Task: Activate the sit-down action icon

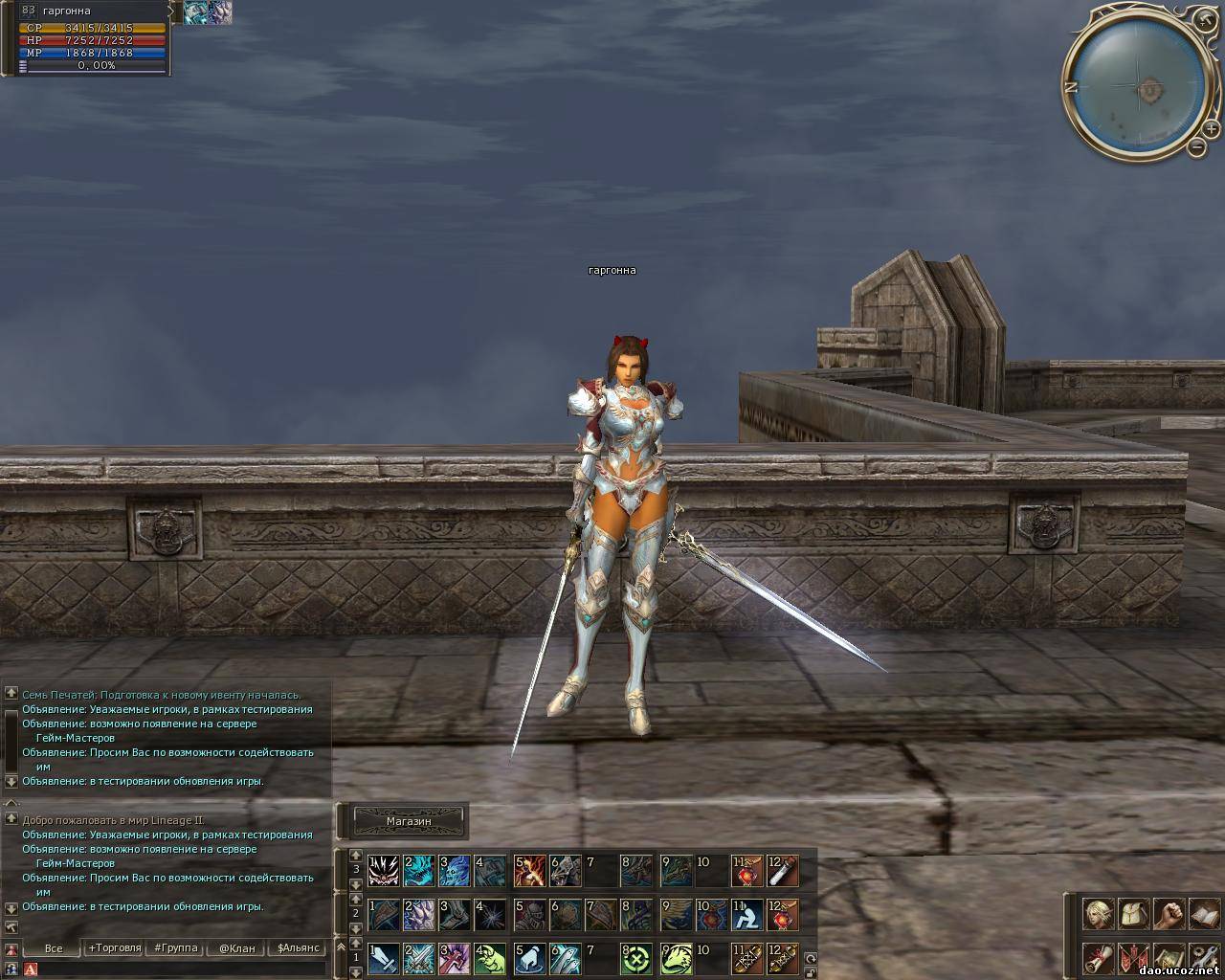Action: pos(746,915)
